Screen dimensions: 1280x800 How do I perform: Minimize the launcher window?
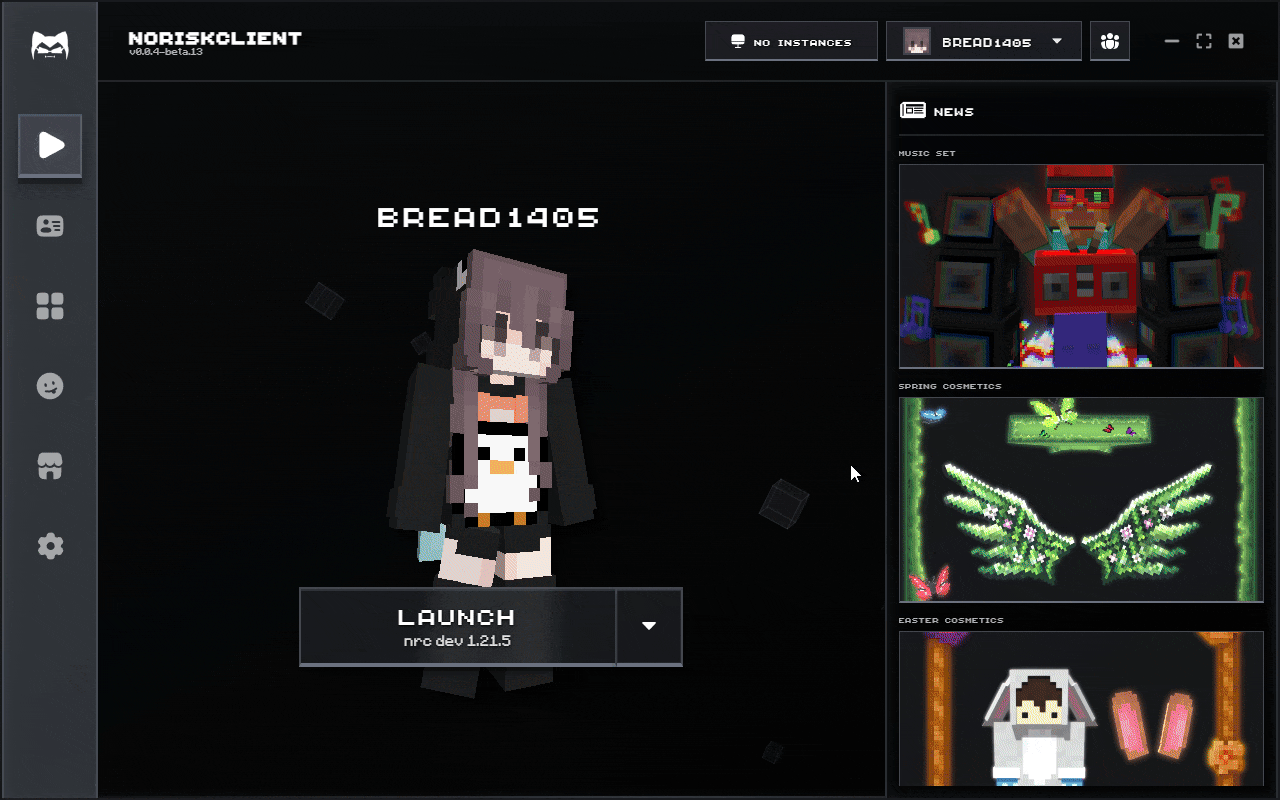tap(1172, 41)
